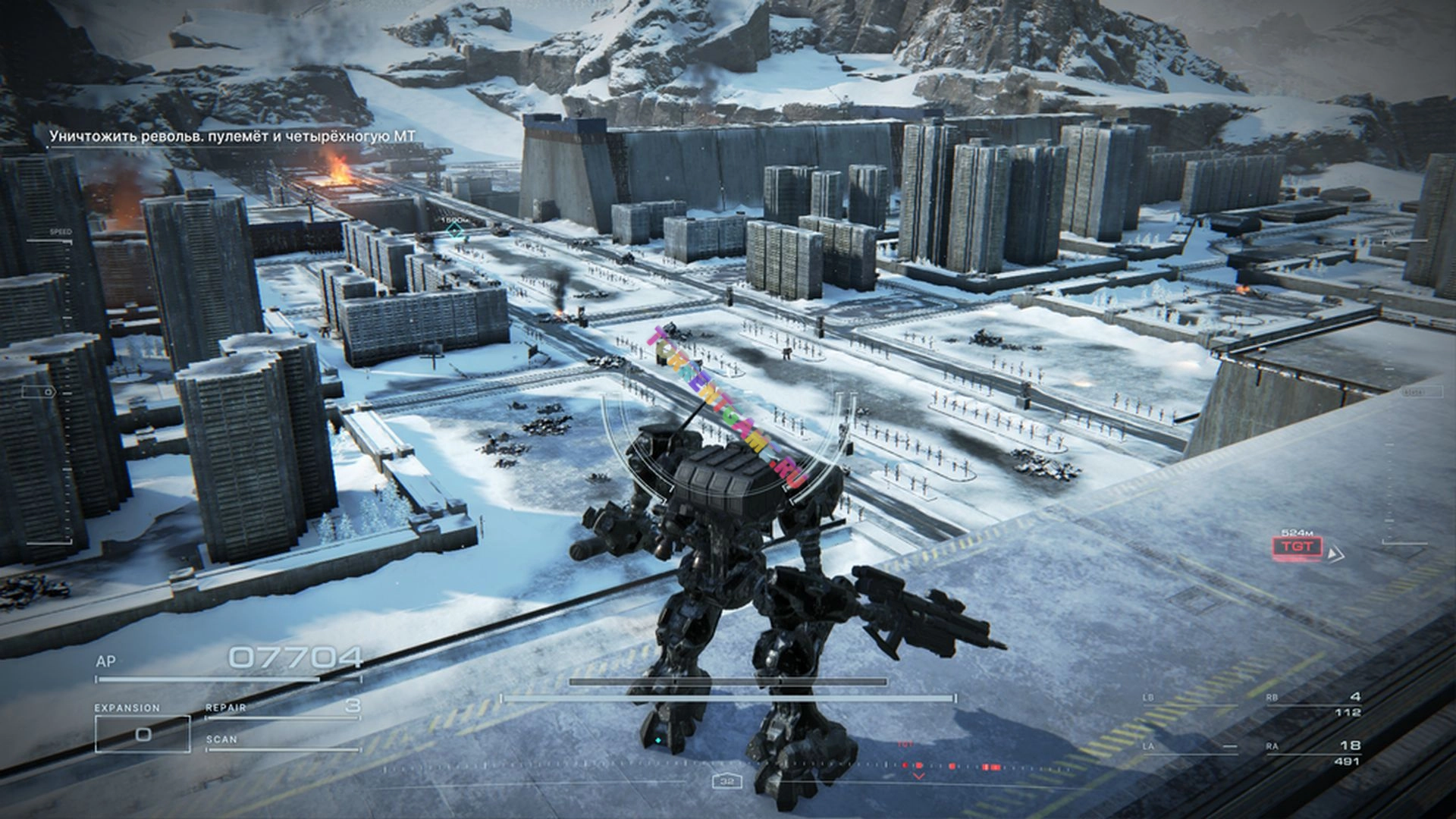Image resolution: width=1456 pixels, height=819 pixels.
Task: Select the red TGT target marker
Action: (x=1297, y=546)
